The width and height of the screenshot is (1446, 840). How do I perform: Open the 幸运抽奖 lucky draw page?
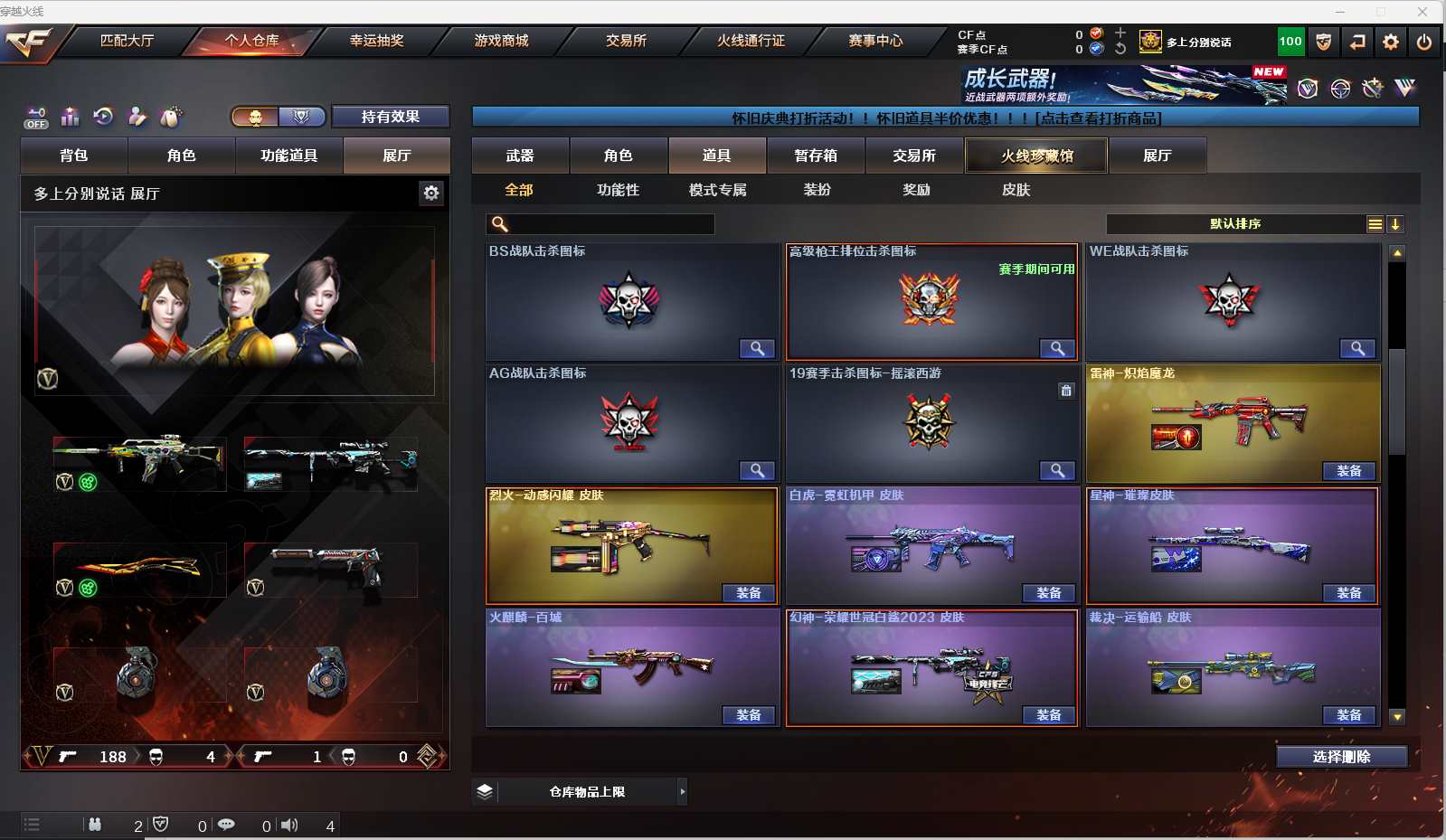click(x=376, y=41)
